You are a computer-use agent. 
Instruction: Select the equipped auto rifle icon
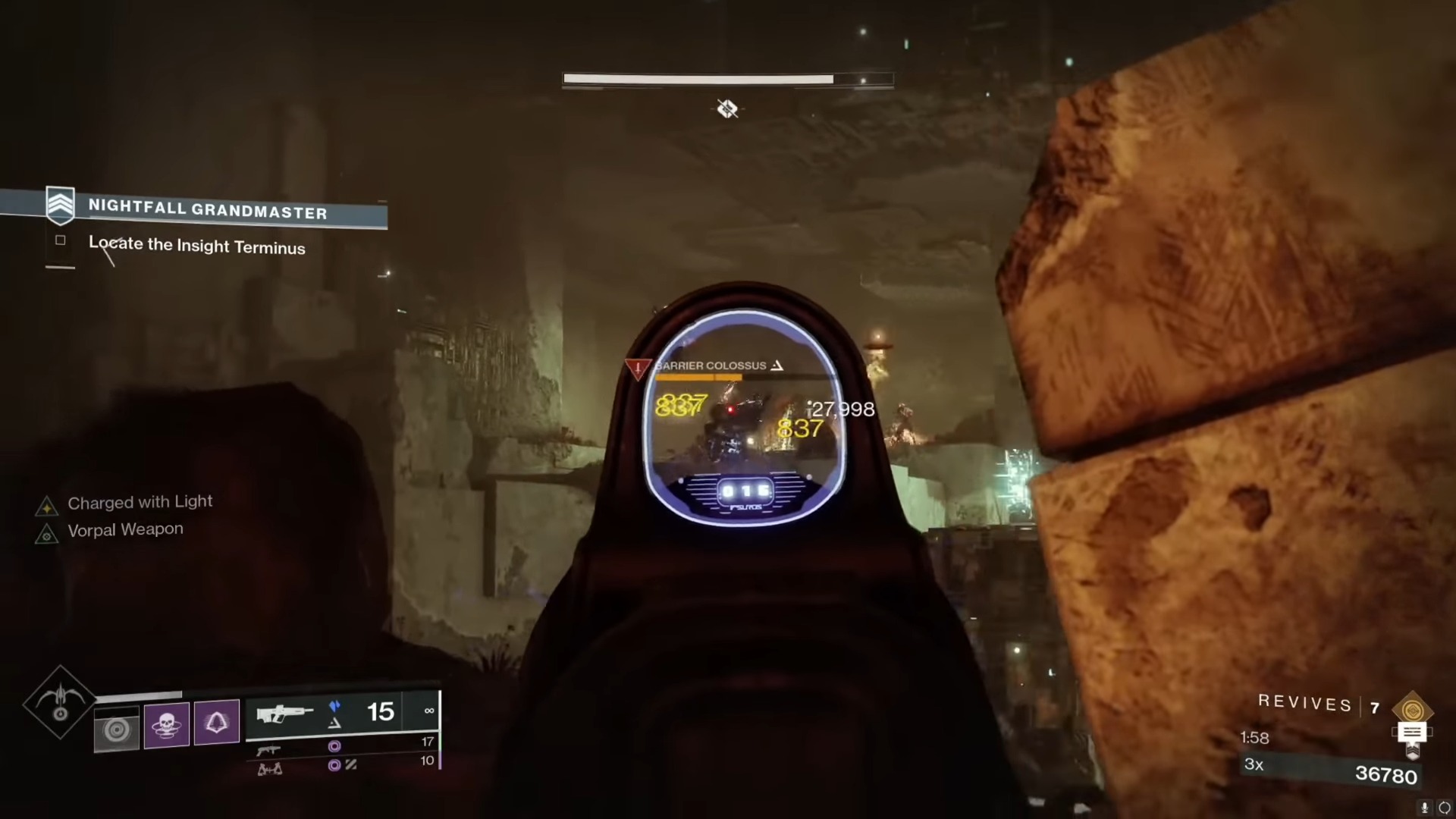(284, 713)
